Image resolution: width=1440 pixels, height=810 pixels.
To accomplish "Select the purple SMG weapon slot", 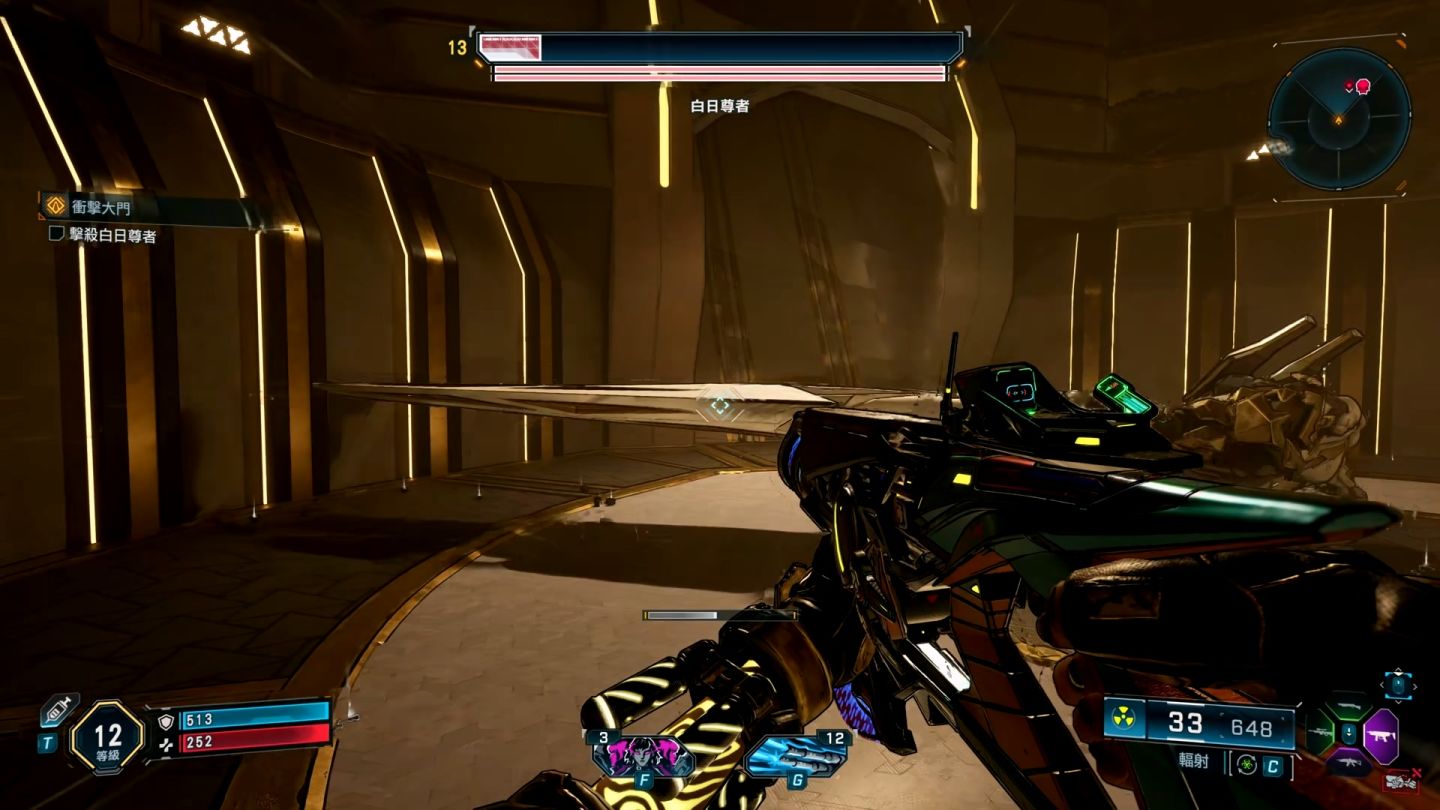I will 1380,736.
